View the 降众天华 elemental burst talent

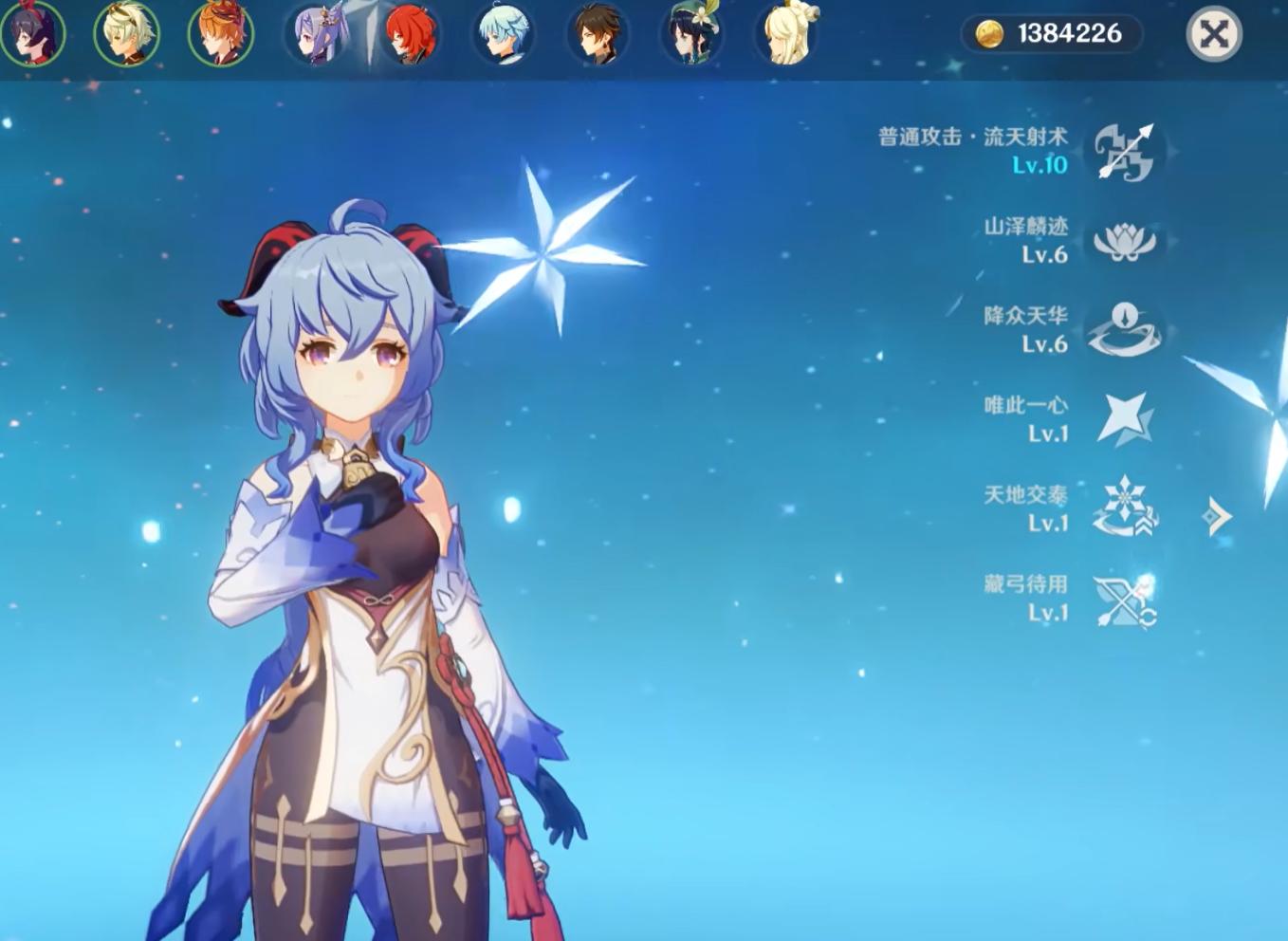(1126, 330)
